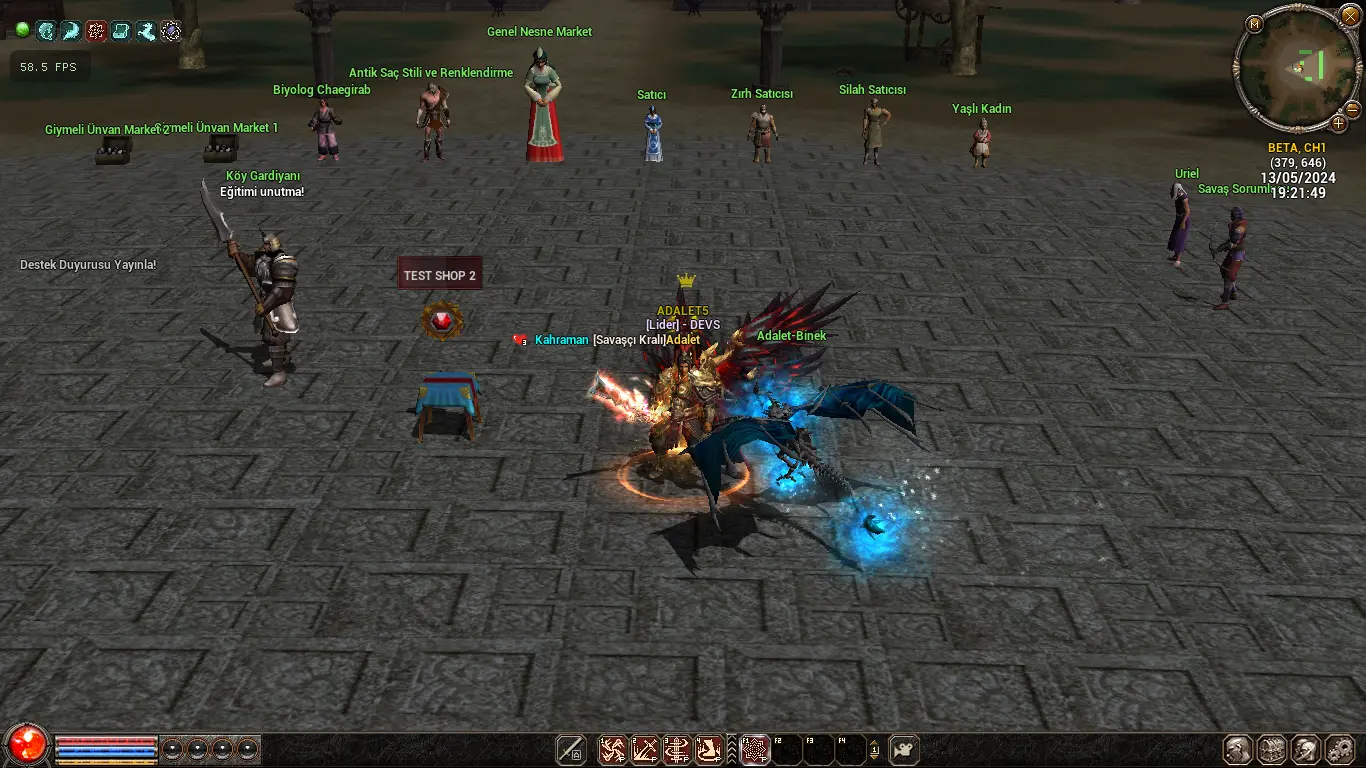
Task: Click the green orb status icon
Action: [22, 31]
